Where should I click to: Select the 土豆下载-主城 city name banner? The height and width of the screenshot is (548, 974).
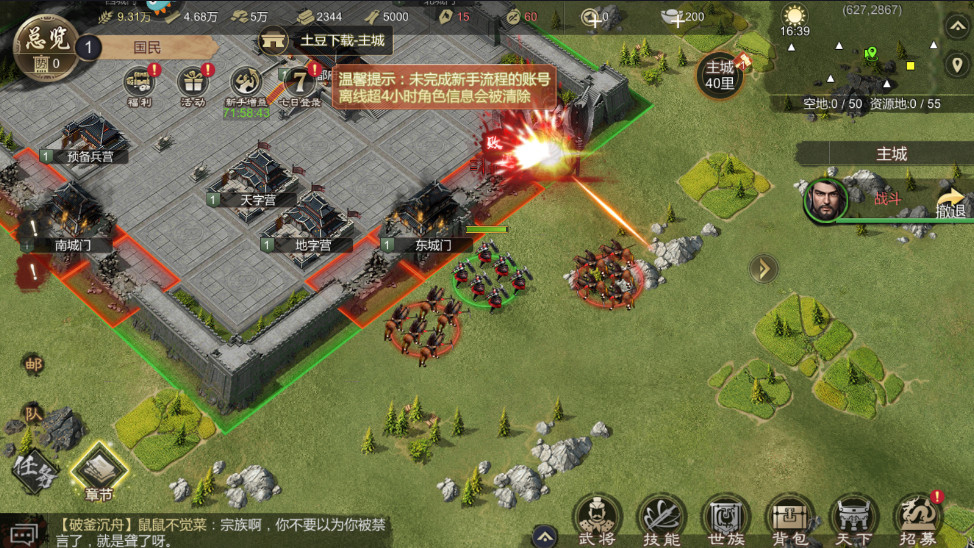[x=323, y=41]
